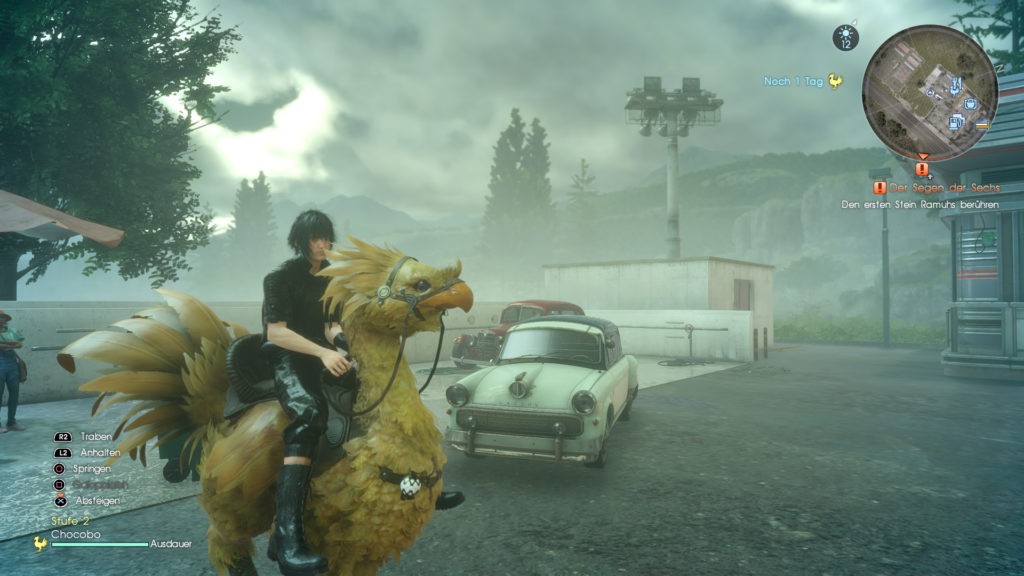The image size is (1024, 576).
Task: Select the bed lodging marker on the minimap
Action: [x=982, y=125]
